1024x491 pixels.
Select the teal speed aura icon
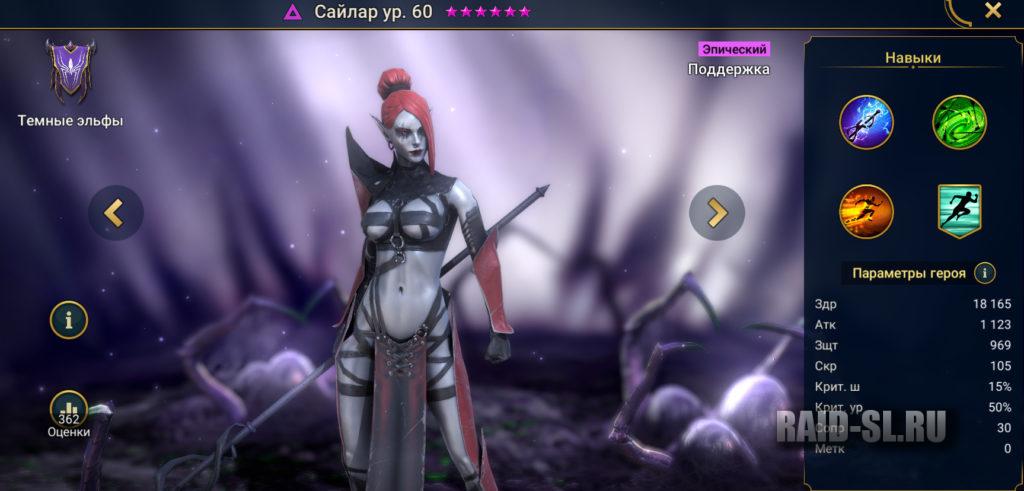pos(959,211)
